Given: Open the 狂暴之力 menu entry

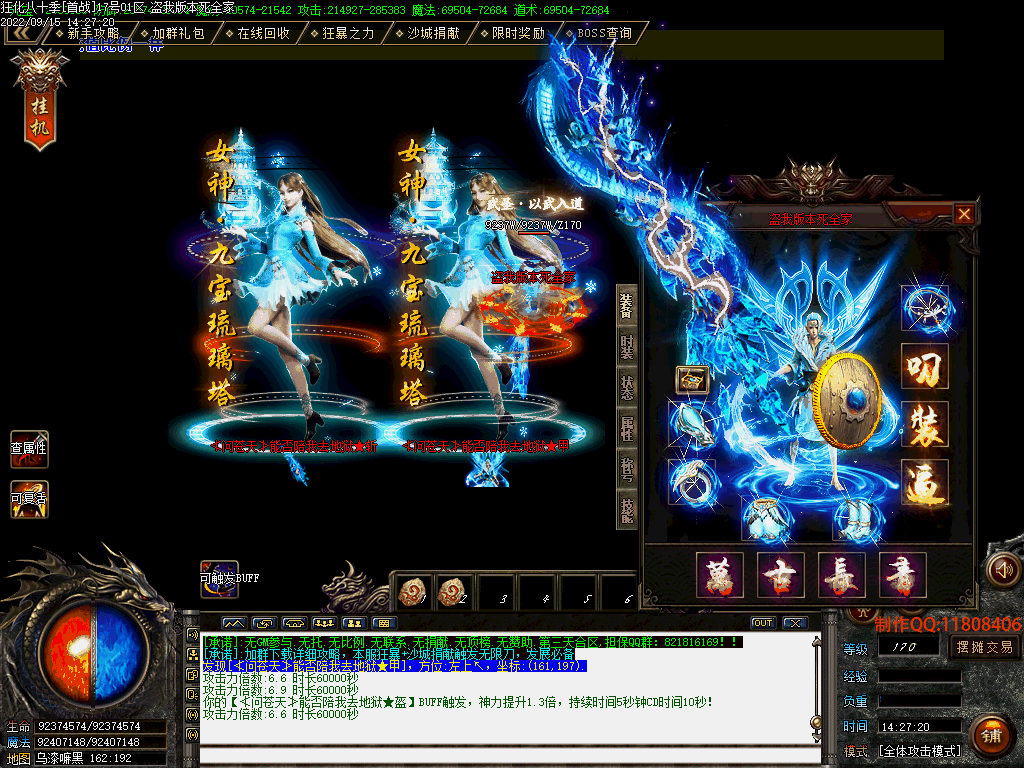Looking at the screenshot, I should pos(348,33).
